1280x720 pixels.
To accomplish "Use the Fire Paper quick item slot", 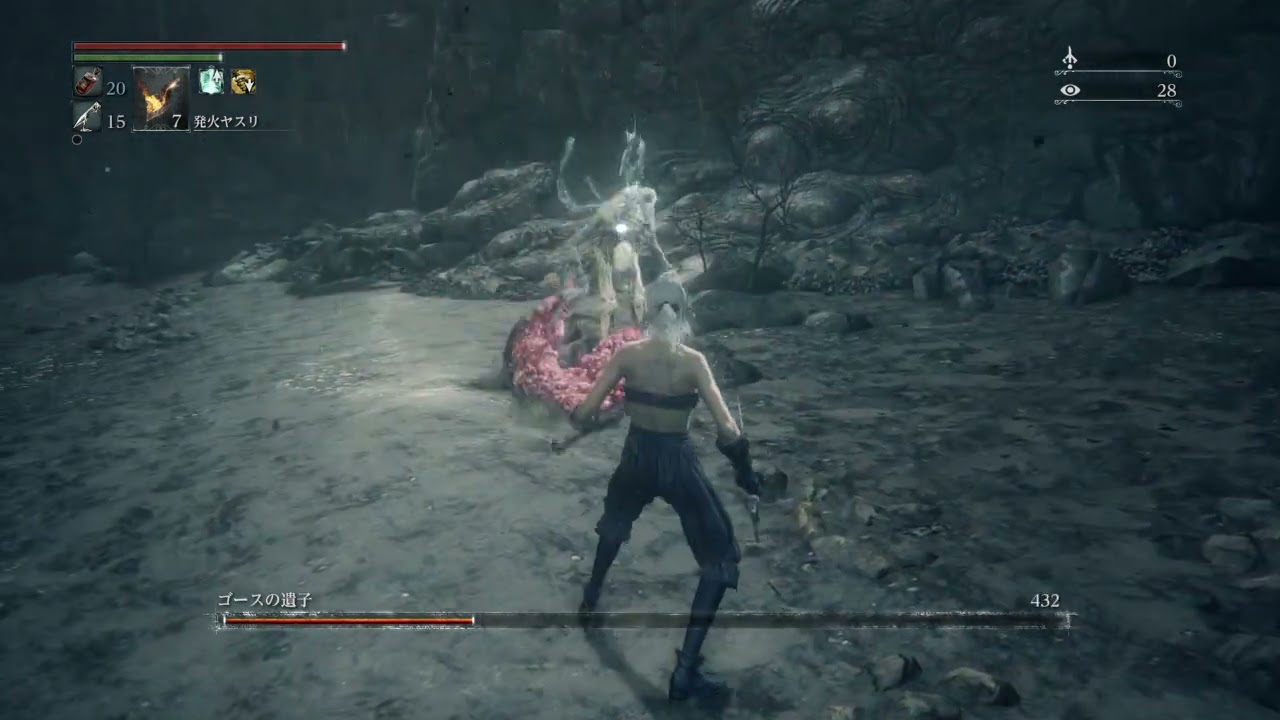I will tap(160, 99).
